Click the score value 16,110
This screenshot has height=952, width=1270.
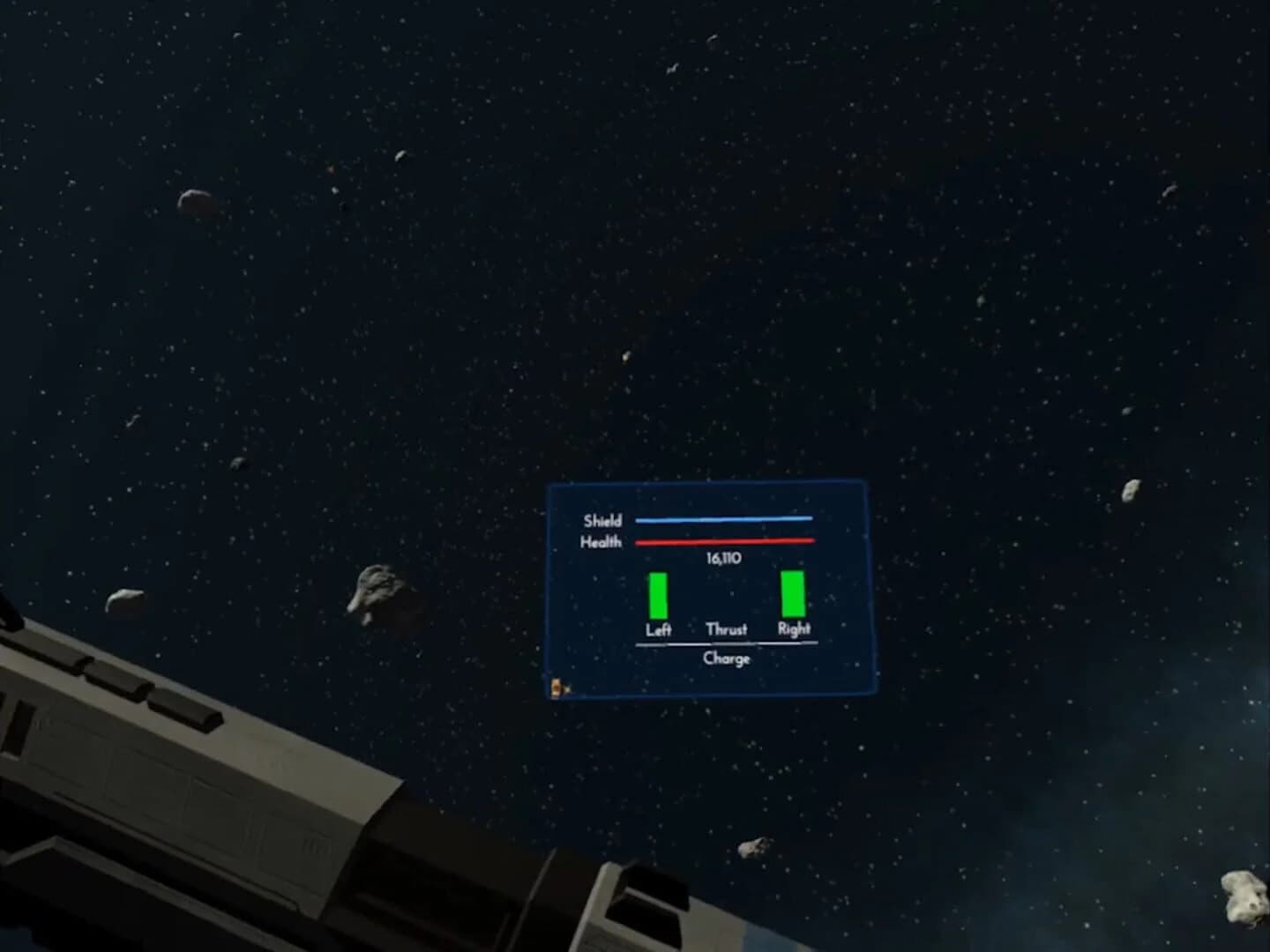[723, 558]
